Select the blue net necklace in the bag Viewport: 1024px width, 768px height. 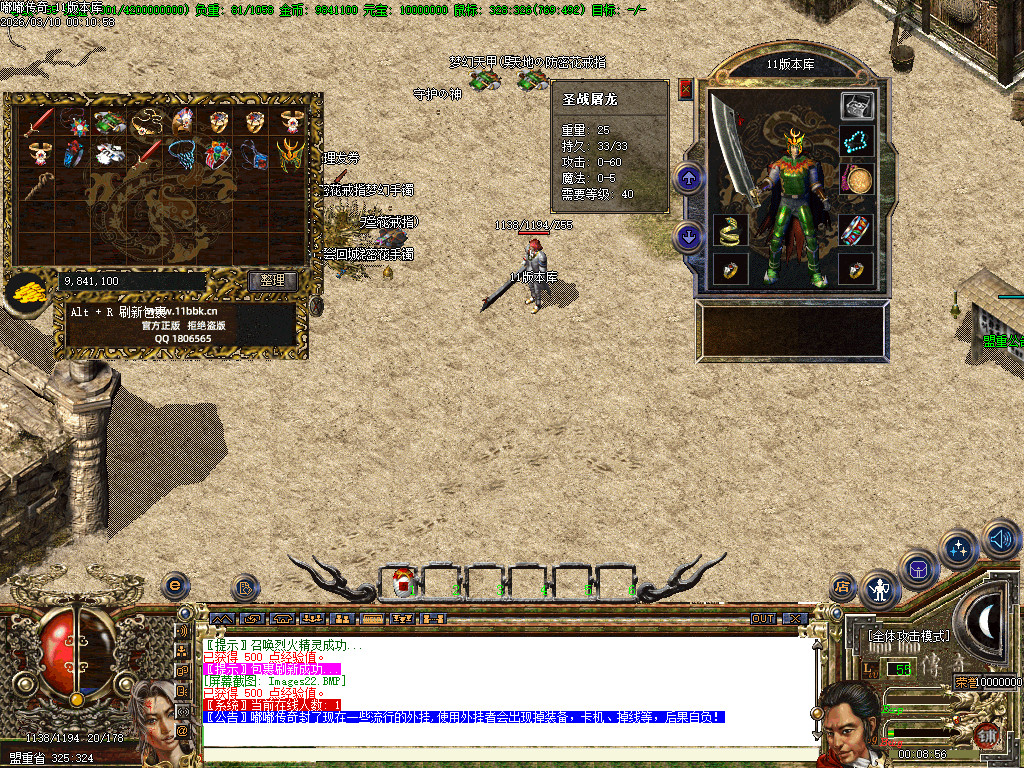(x=181, y=155)
